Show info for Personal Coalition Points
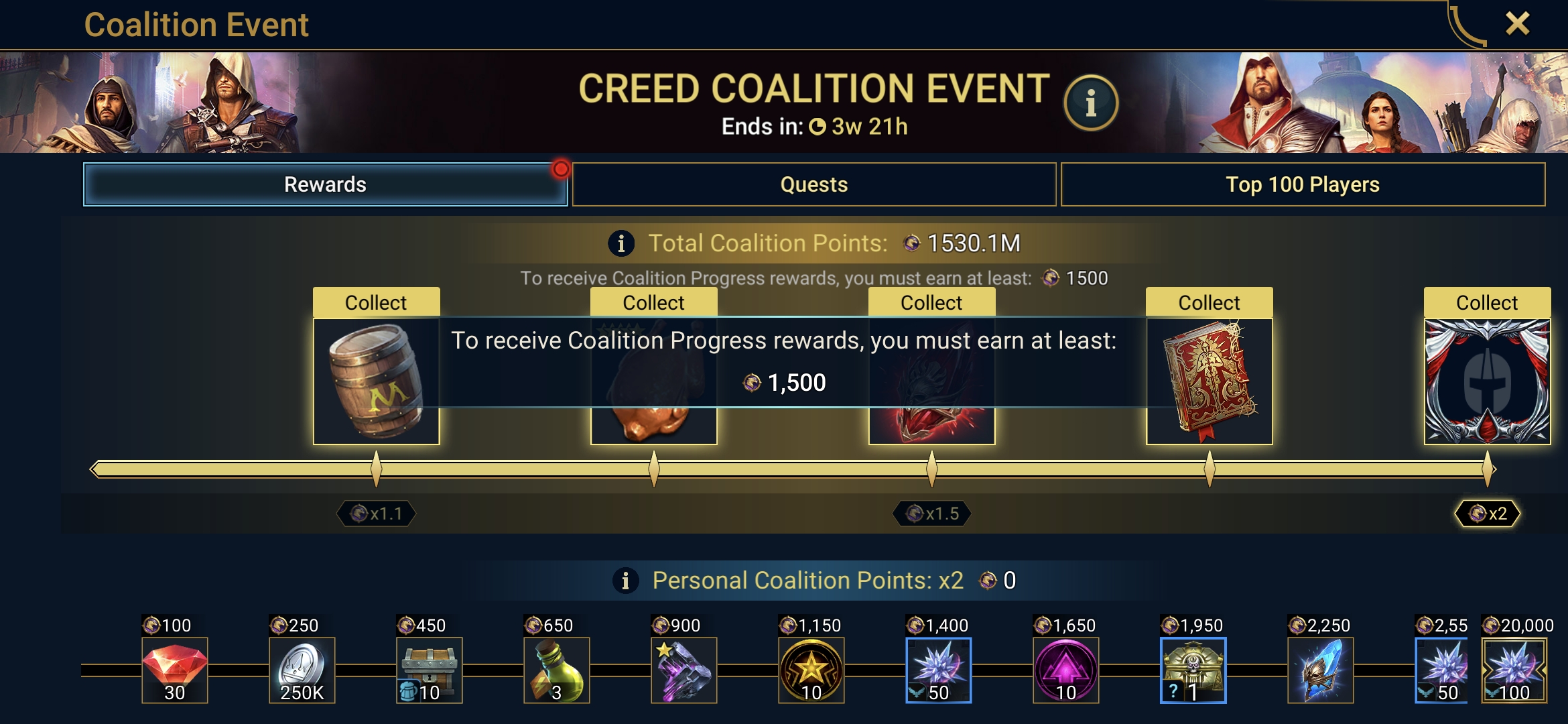This screenshot has height=724, width=1568. [625, 581]
